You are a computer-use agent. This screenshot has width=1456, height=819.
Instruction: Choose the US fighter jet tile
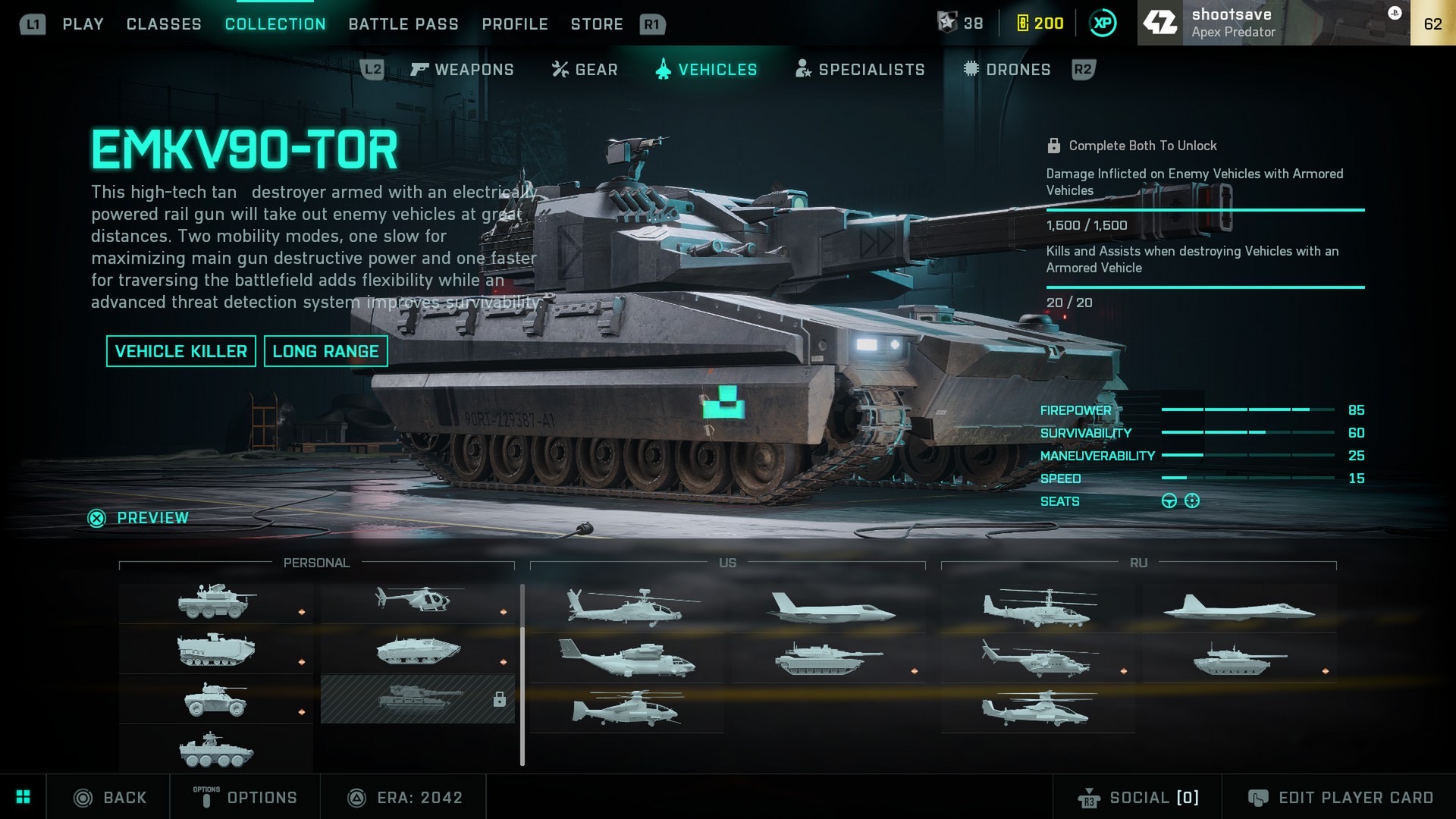831,608
